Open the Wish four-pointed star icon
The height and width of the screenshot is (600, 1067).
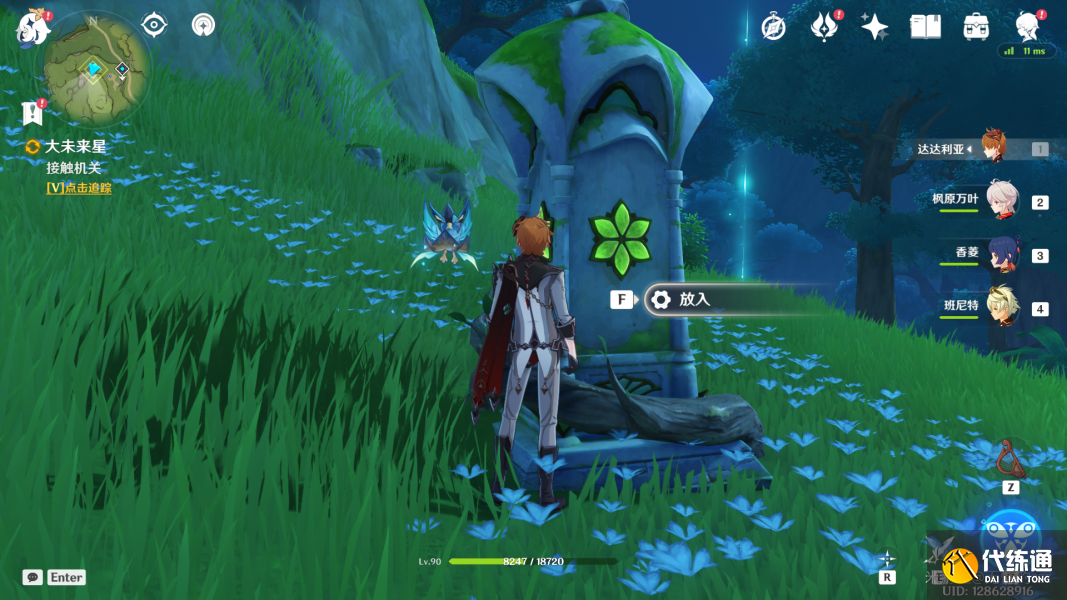(874, 27)
